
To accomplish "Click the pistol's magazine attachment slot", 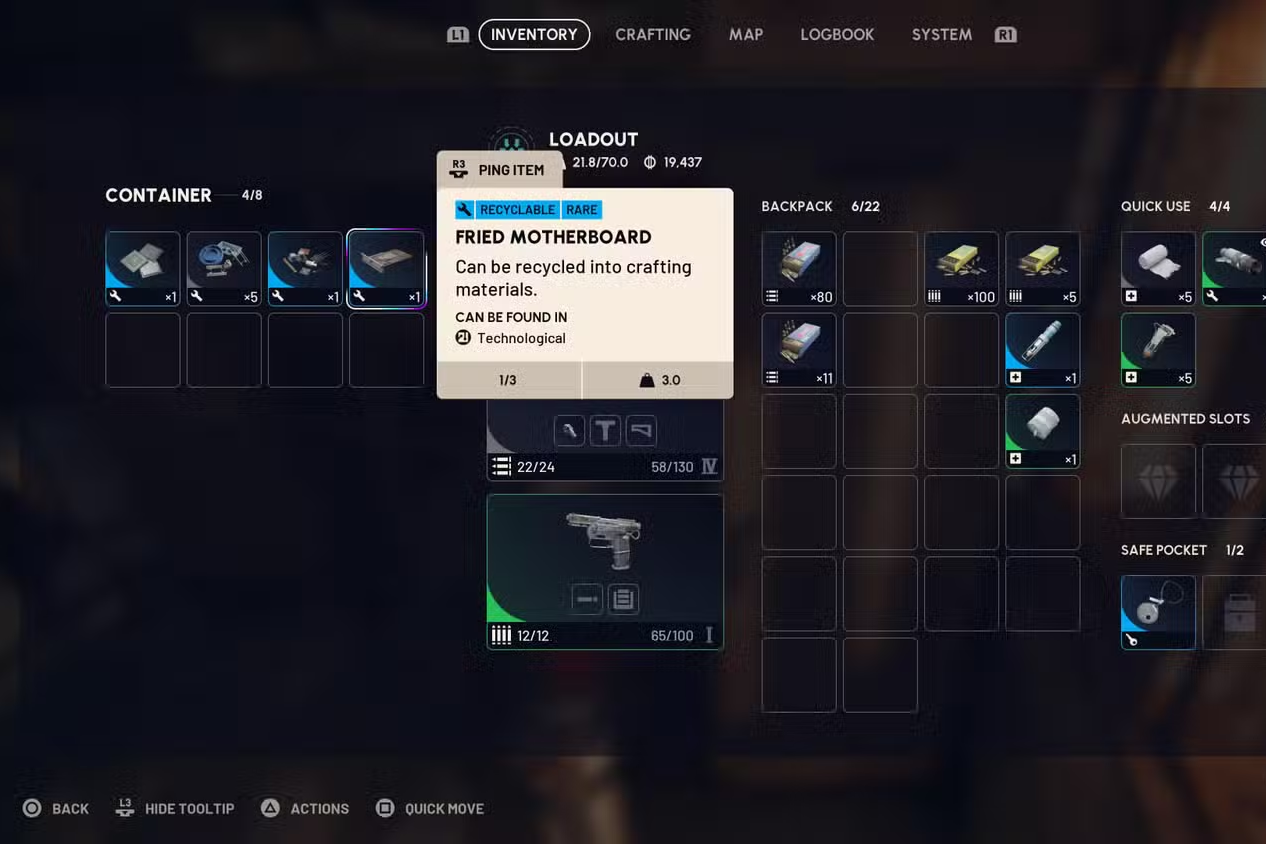I will click(623, 599).
